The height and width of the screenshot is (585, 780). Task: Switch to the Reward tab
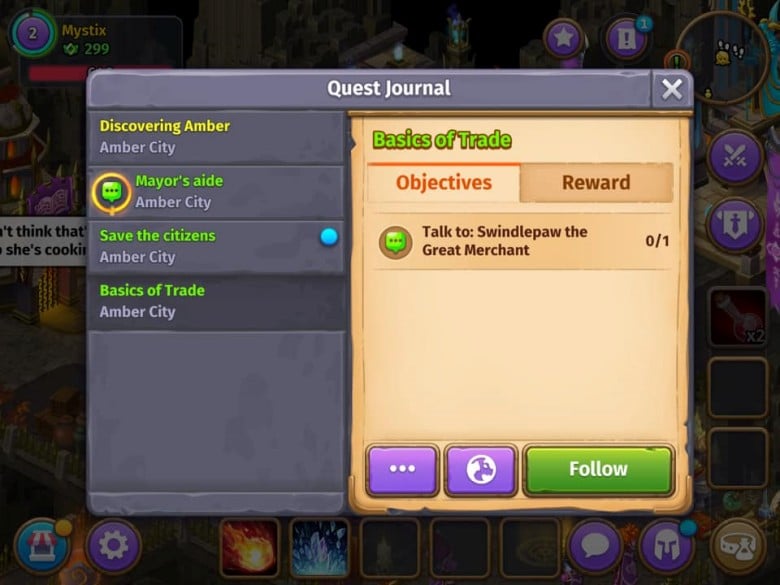coord(596,183)
